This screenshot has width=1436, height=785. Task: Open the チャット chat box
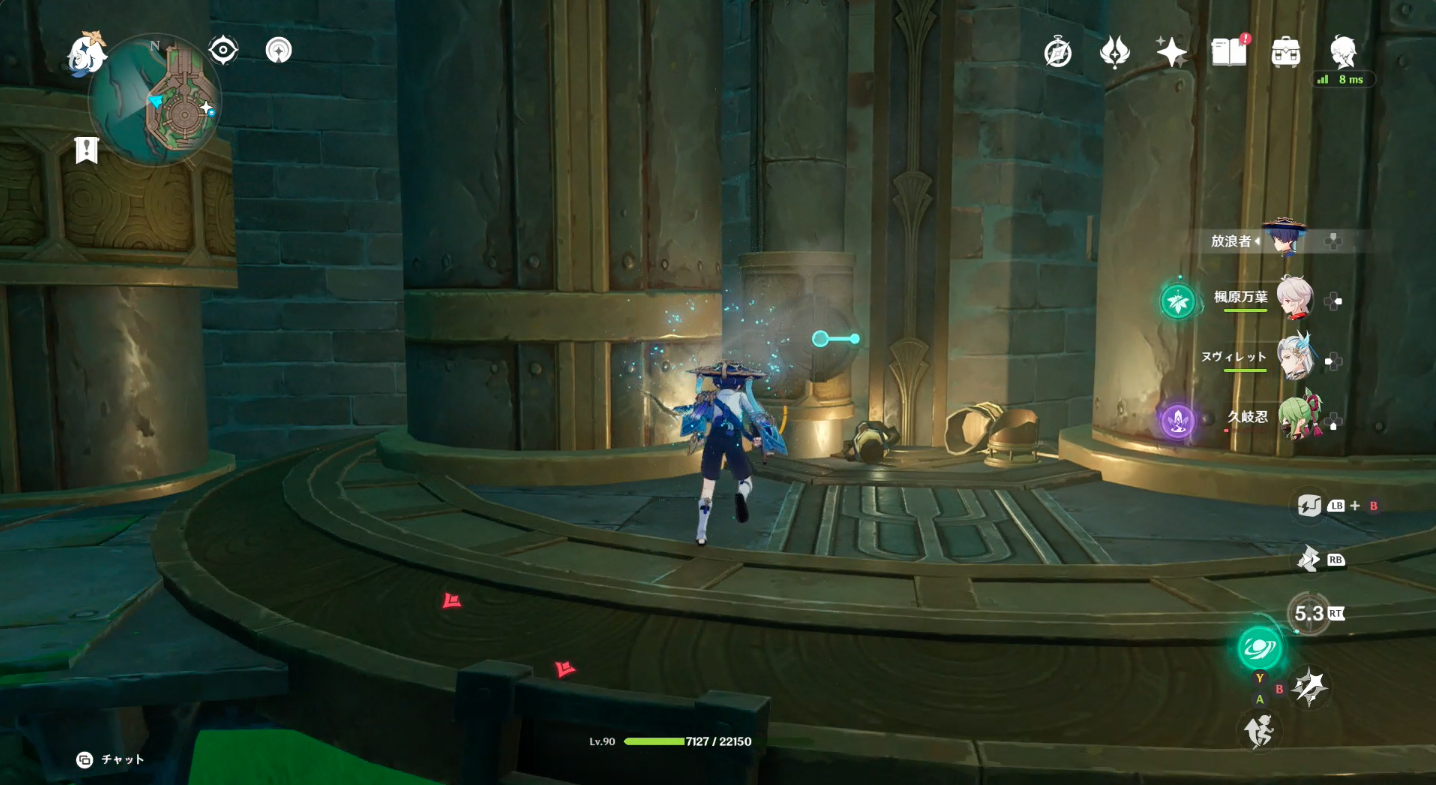(110, 760)
